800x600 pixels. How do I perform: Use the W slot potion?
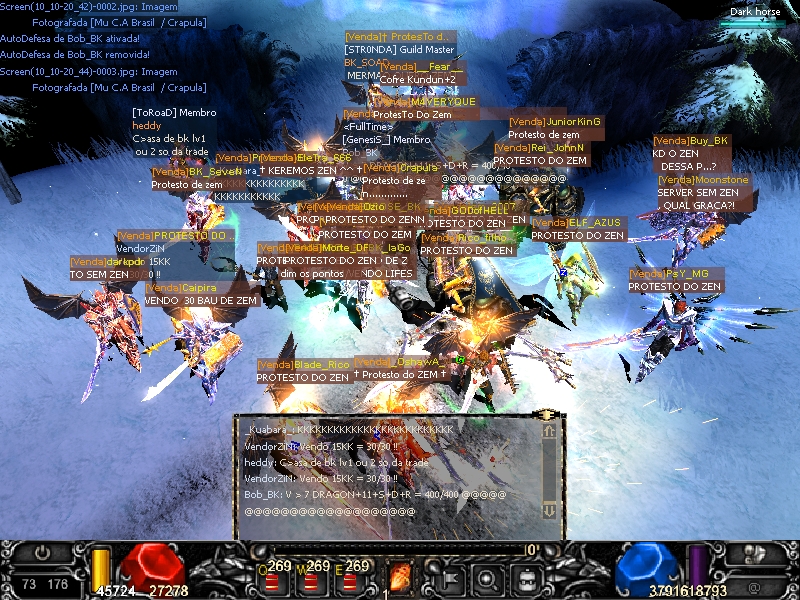point(308,580)
